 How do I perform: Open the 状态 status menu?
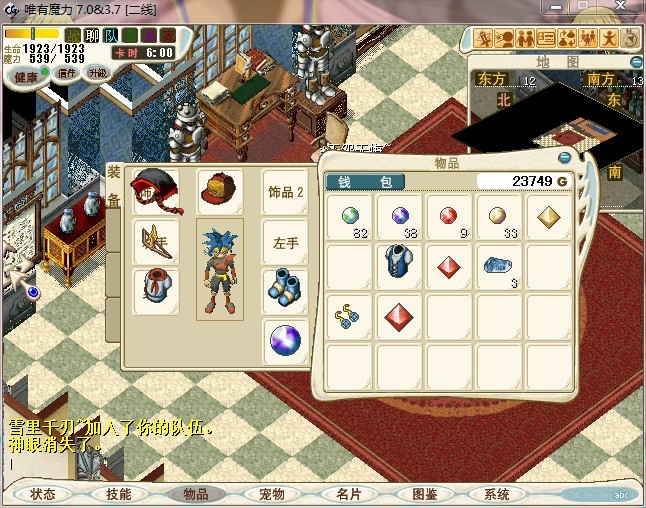(43, 494)
